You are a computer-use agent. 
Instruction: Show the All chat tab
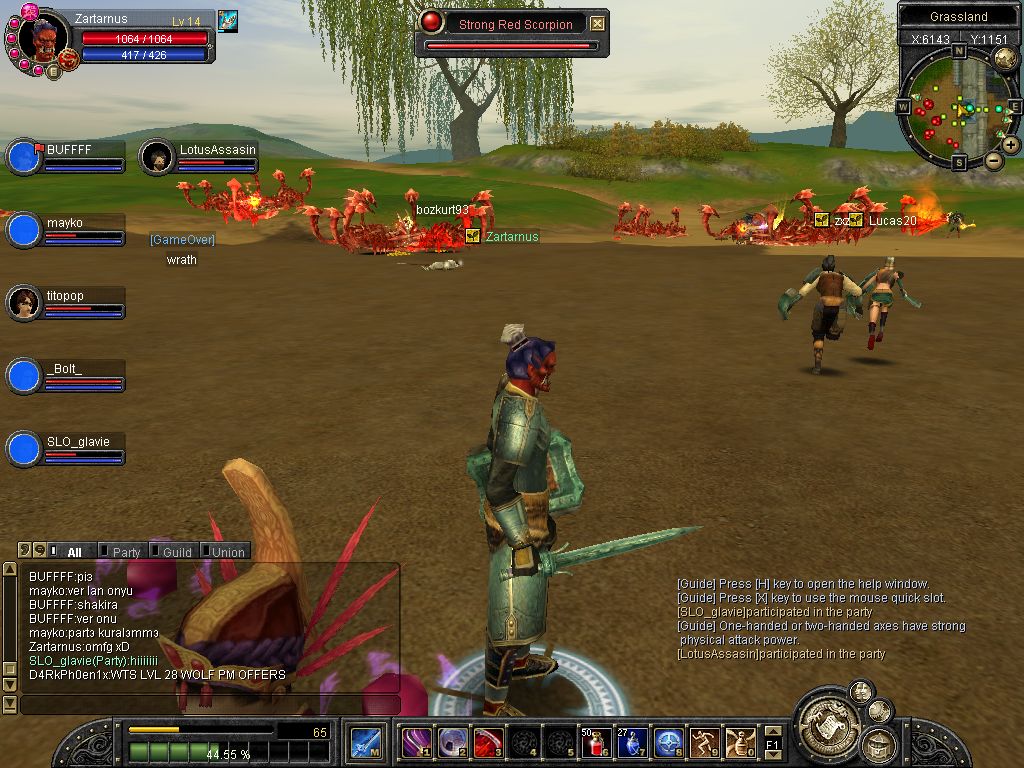tap(74, 552)
